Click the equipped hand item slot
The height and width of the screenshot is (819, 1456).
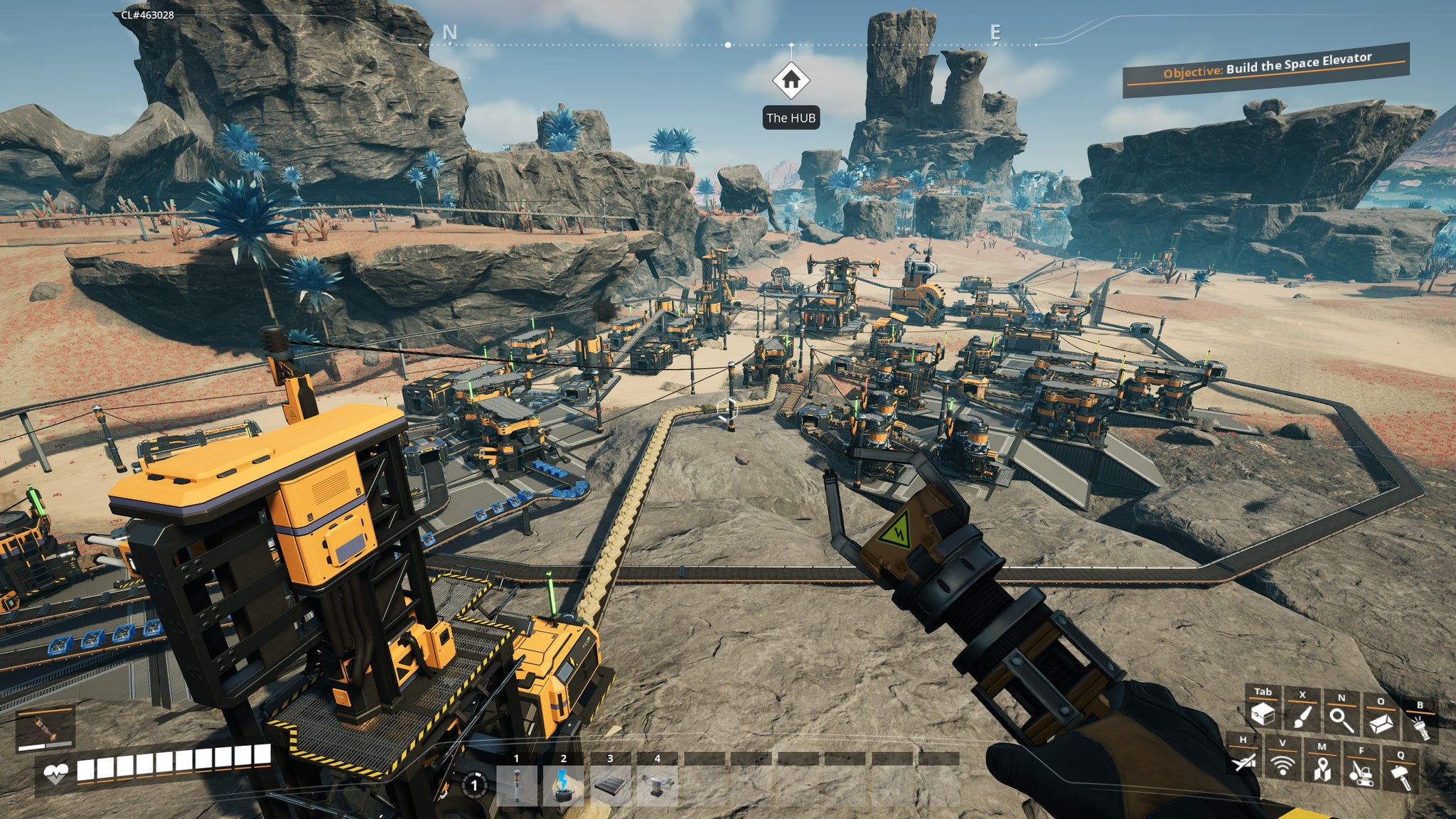[x=45, y=728]
